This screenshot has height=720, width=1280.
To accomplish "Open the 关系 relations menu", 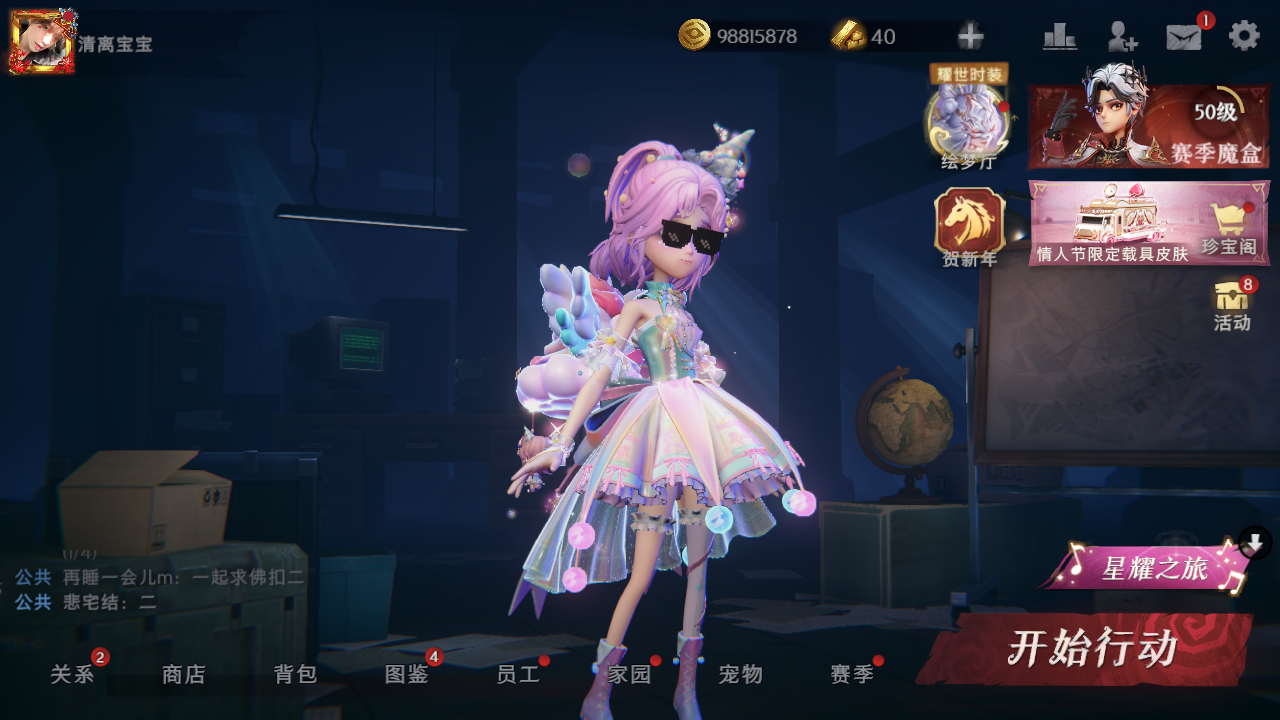I will [x=73, y=675].
